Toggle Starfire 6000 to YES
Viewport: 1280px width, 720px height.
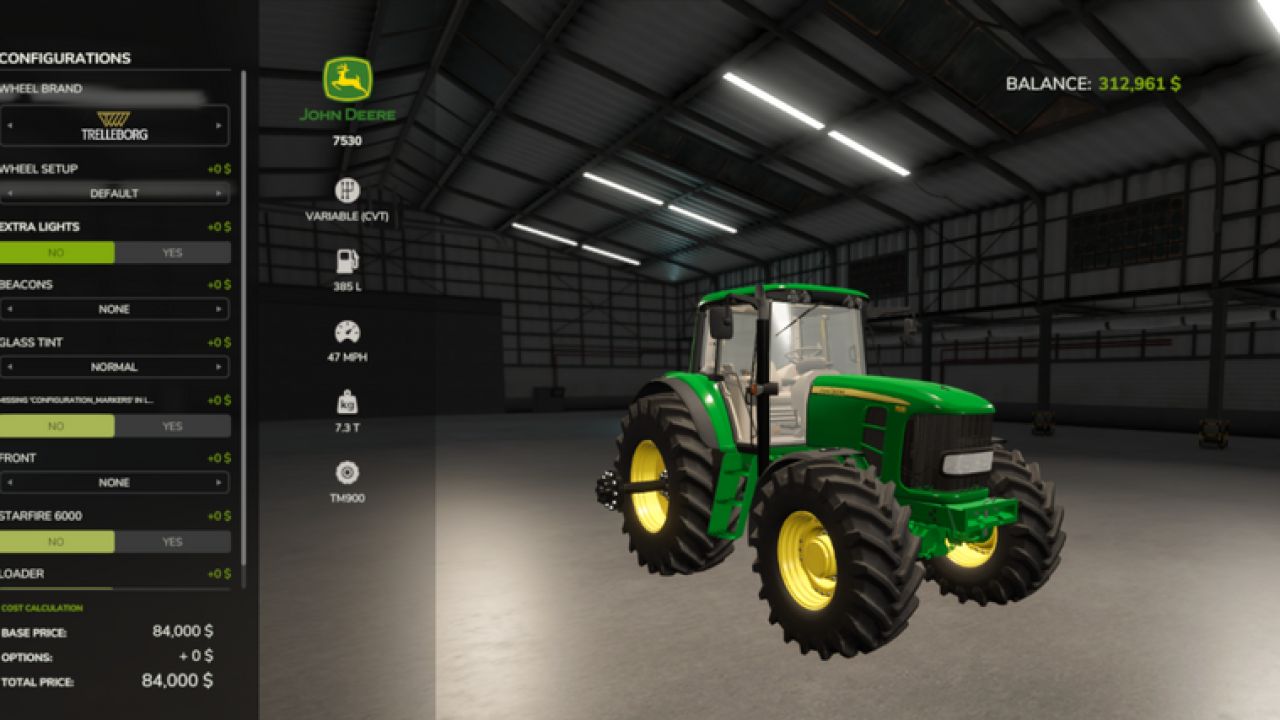171,540
